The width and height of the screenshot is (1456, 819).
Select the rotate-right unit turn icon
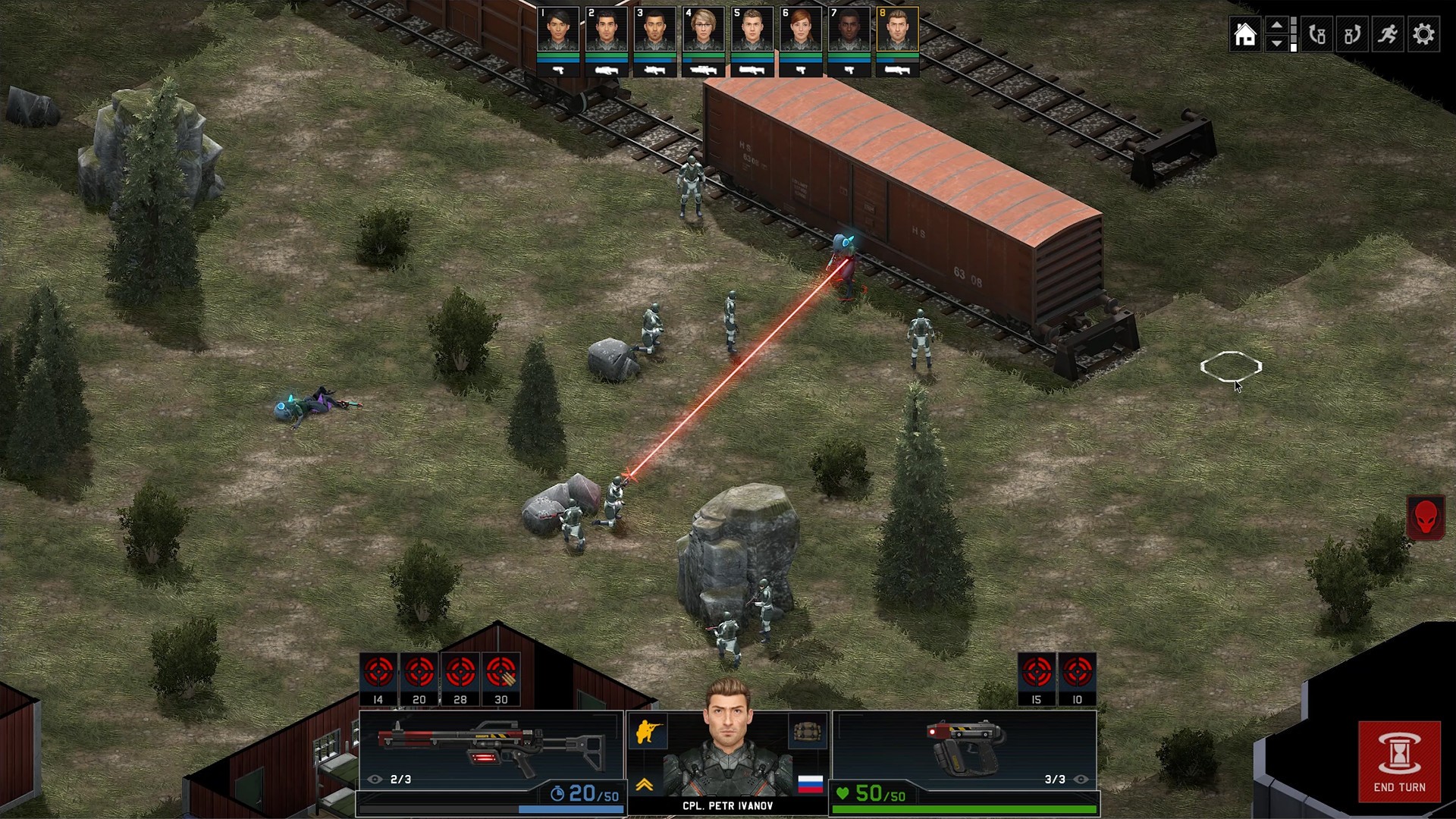click(1353, 34)
